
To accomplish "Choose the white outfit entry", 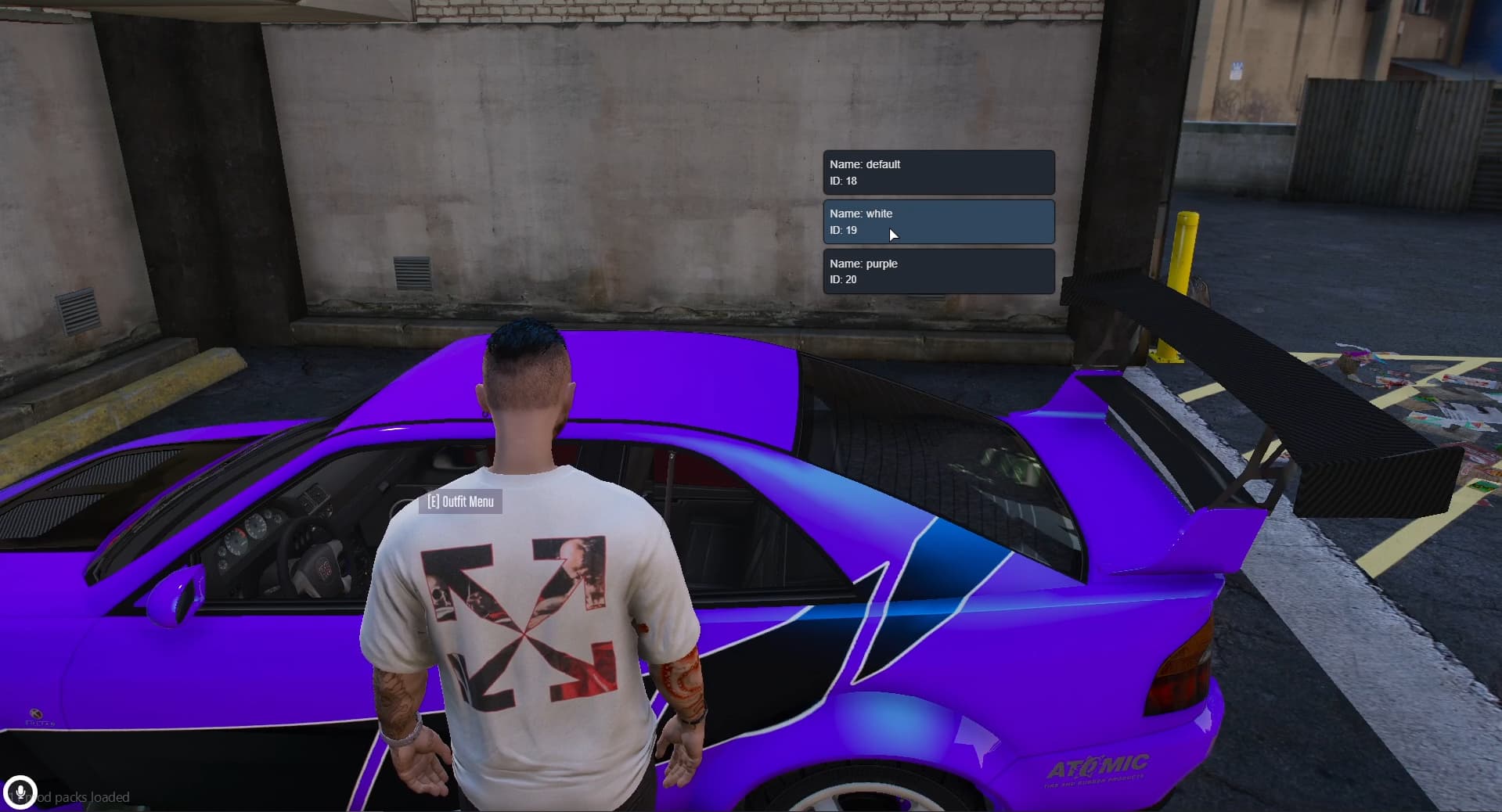I will [x=938, y=221].
